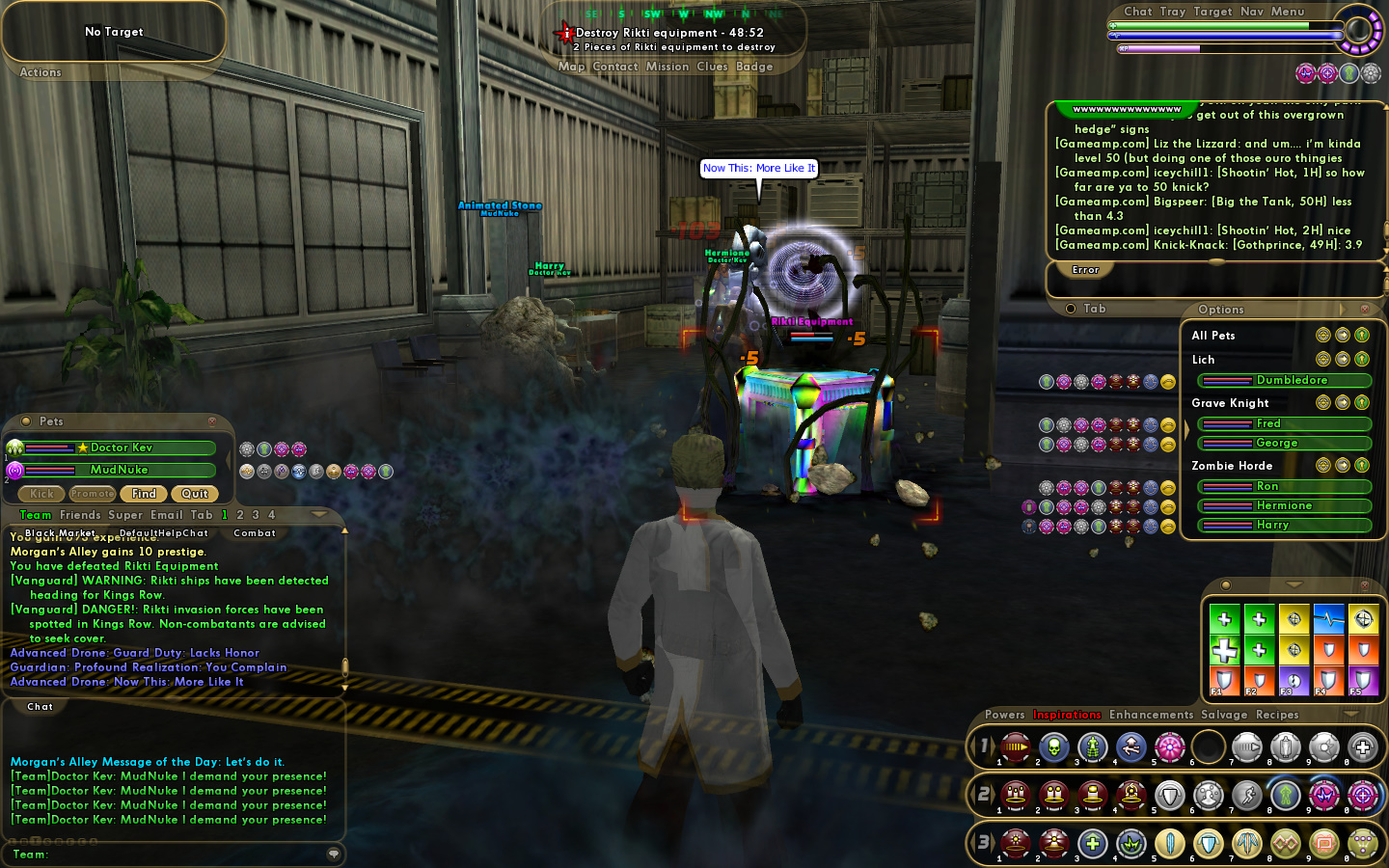
Task: Open the Contact list
Action: point(615,67)
